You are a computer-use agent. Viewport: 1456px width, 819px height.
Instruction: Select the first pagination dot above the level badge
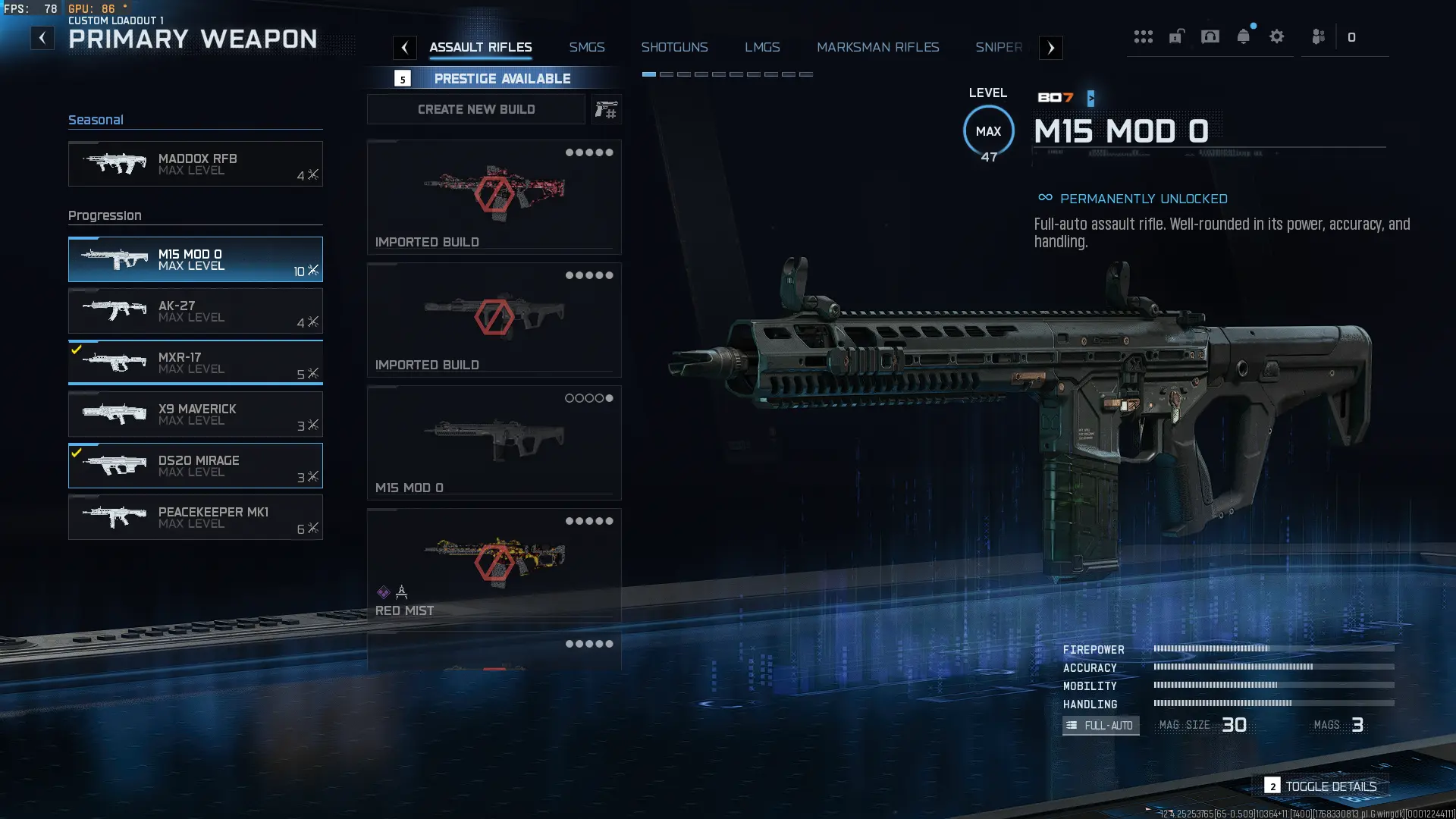650,74
